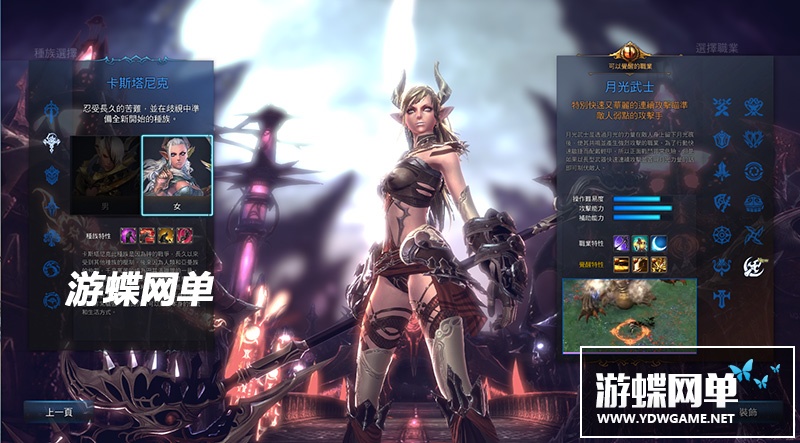
Task: Click the green class trait icon
Action: 640,243
